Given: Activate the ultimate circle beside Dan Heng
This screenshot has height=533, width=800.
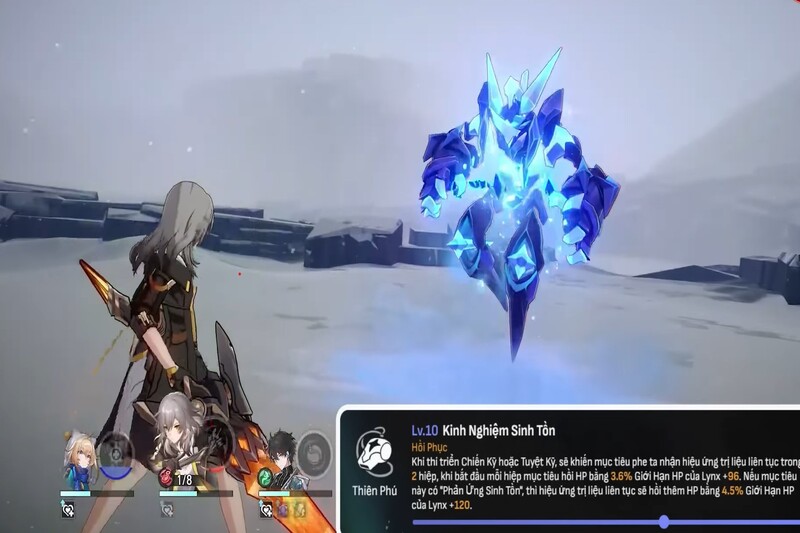Looking at the screenshot, I should point(315,452).
